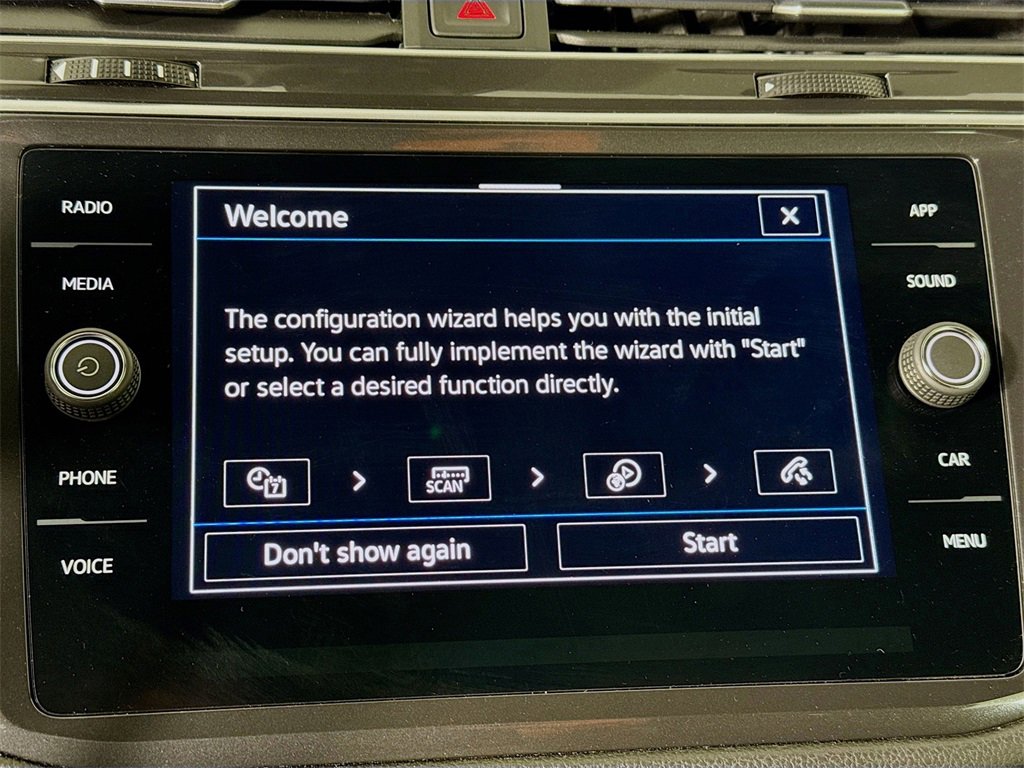
Task: Open the APP screen
Action: (x=923, y=211)
